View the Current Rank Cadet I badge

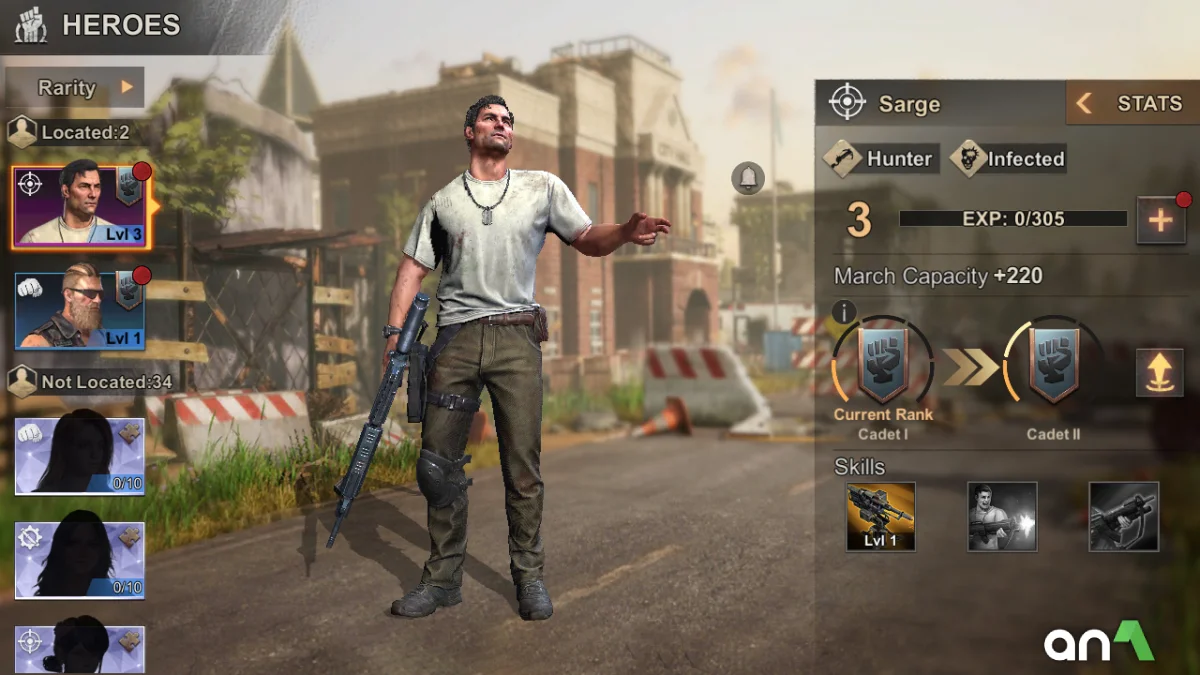click(x=883, y=366)
